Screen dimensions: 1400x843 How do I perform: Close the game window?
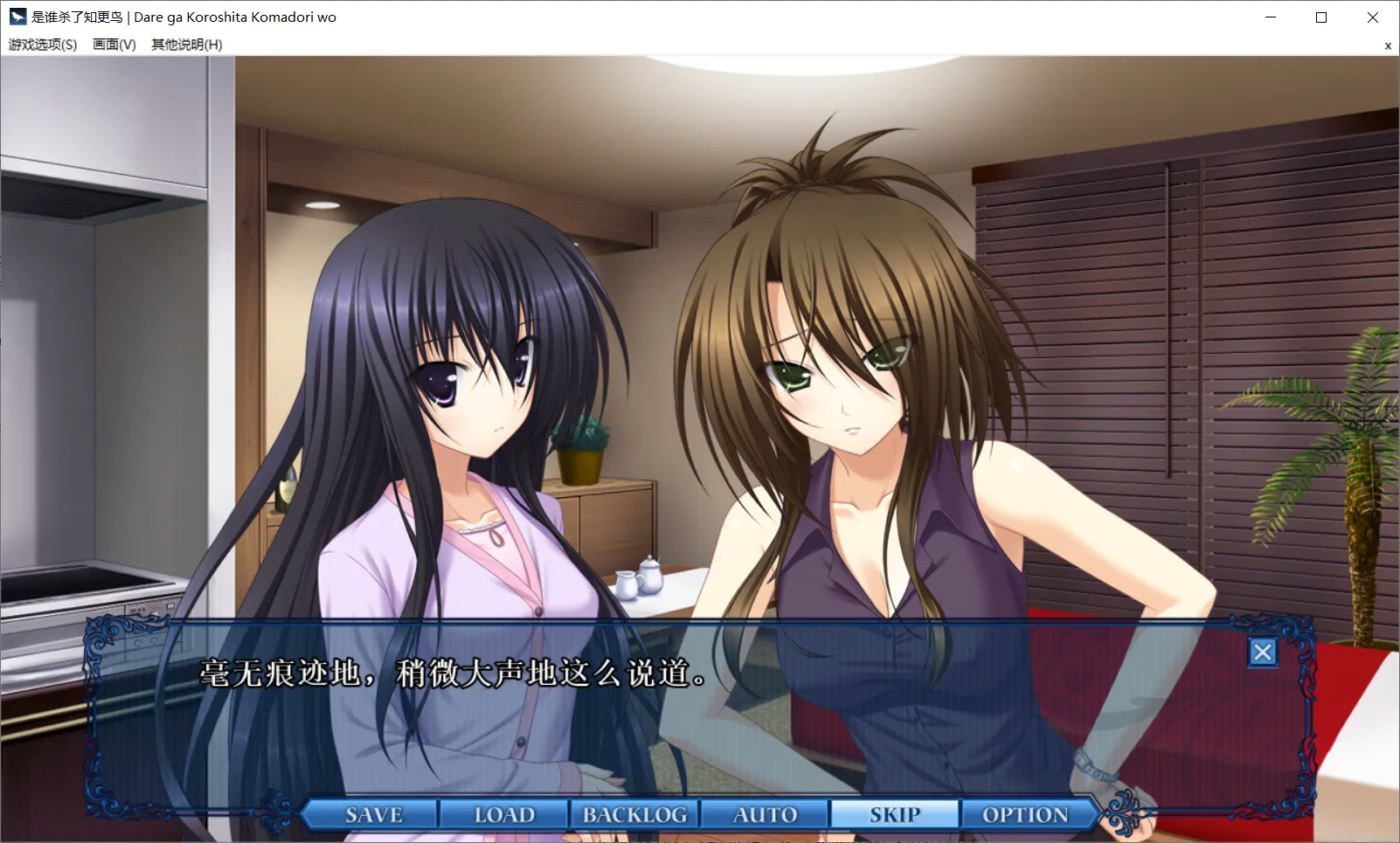1372,17
